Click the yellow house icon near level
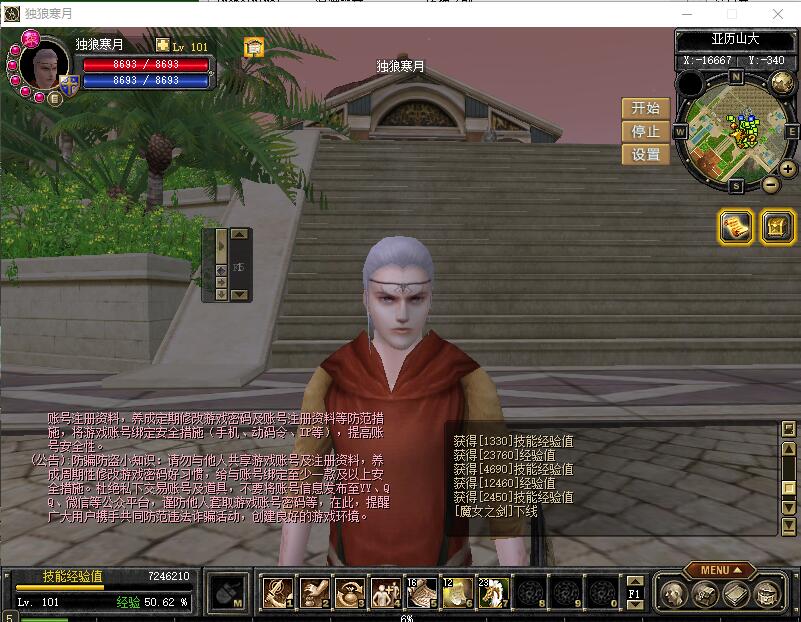Image resolution: width=801 pixels, height=622 pixels. (253, 46)
